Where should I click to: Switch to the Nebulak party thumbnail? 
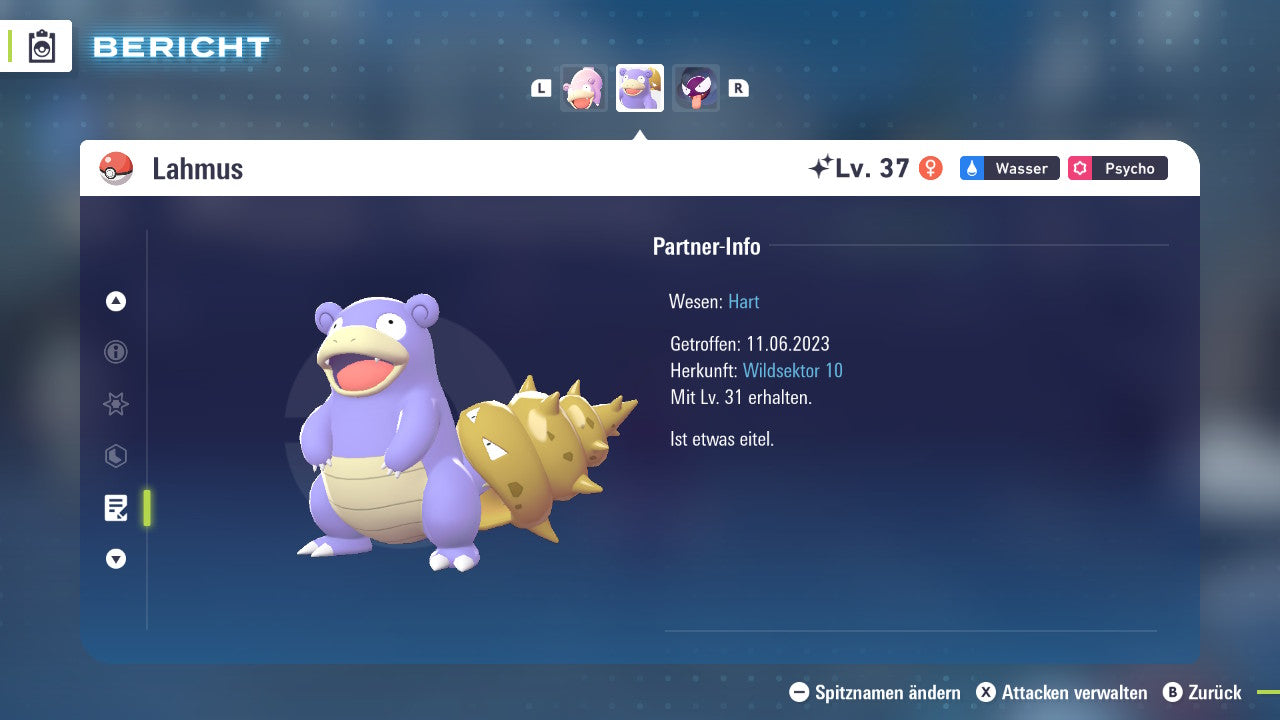[x=695, y=88]
